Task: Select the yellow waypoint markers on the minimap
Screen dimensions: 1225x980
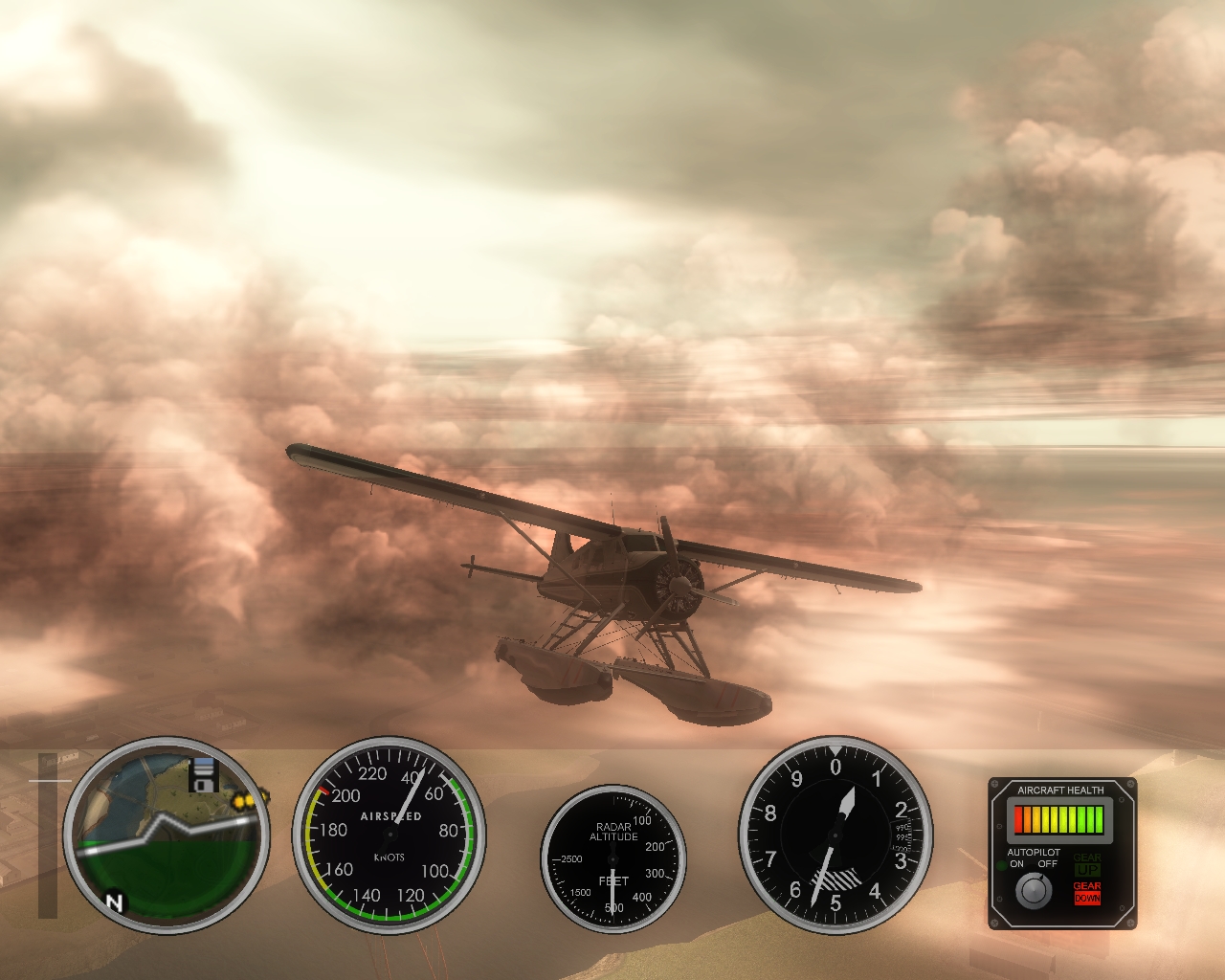Action: [x=243, y=801]
